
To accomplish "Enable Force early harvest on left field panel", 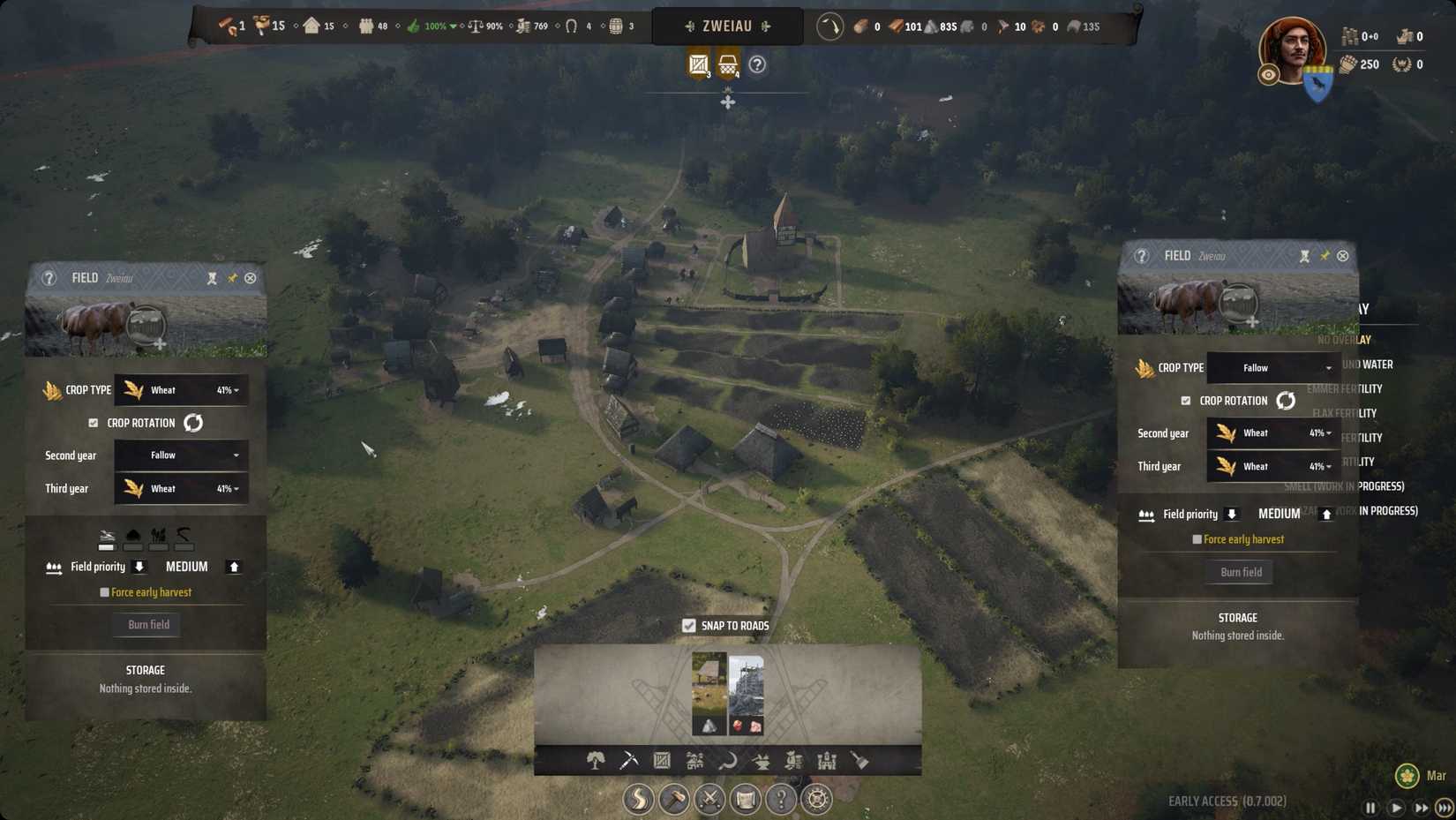I will pos(103,592).
